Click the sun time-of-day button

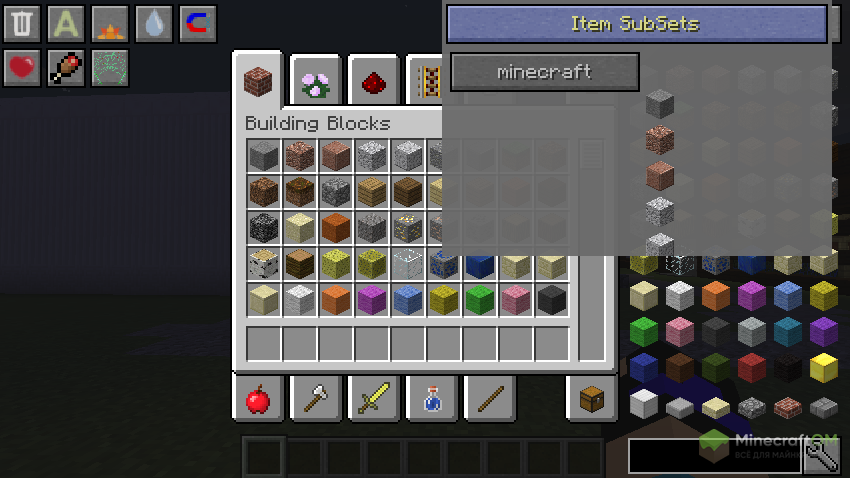coord(110,23)
